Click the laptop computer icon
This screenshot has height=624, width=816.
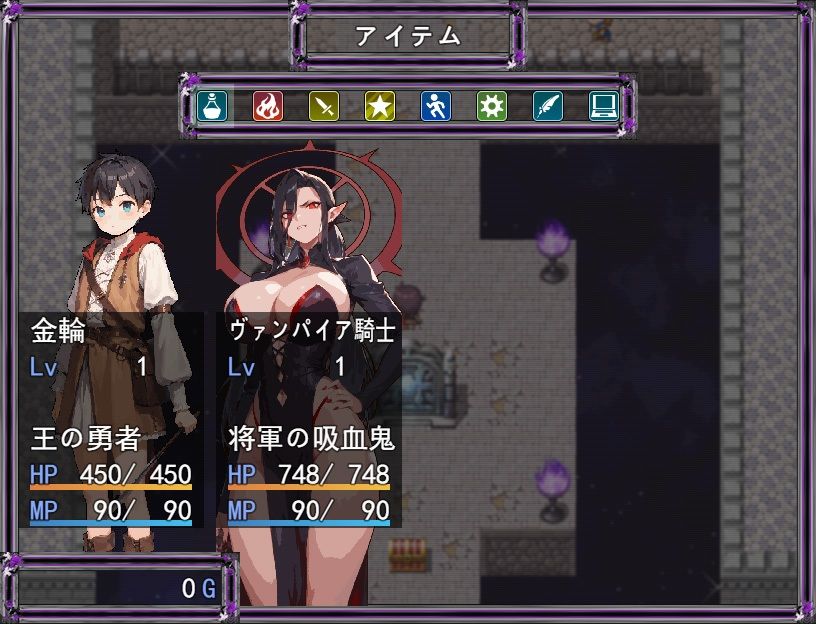(x=603, y=105)
